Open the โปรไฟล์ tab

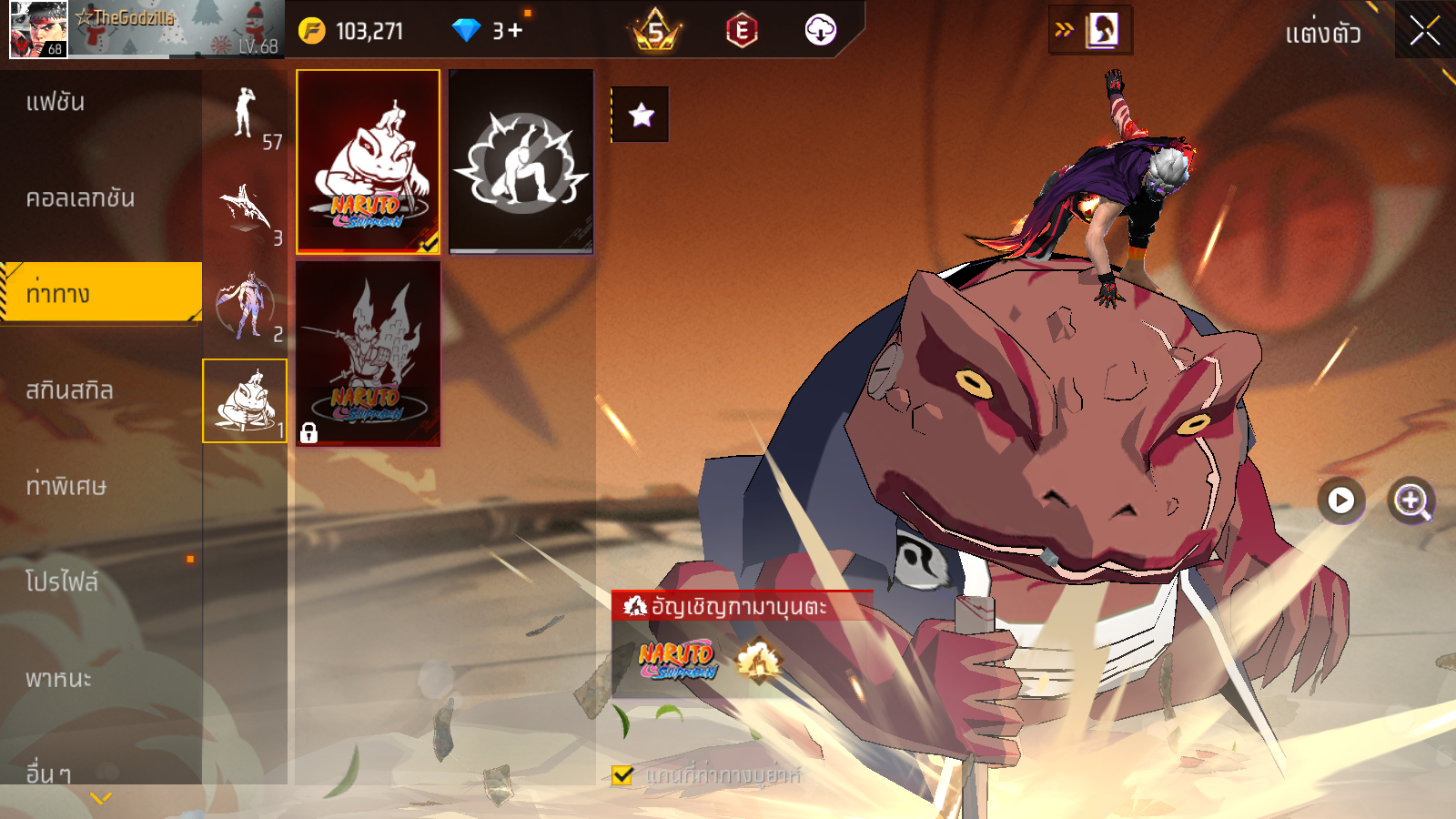[x=100, y=581]
